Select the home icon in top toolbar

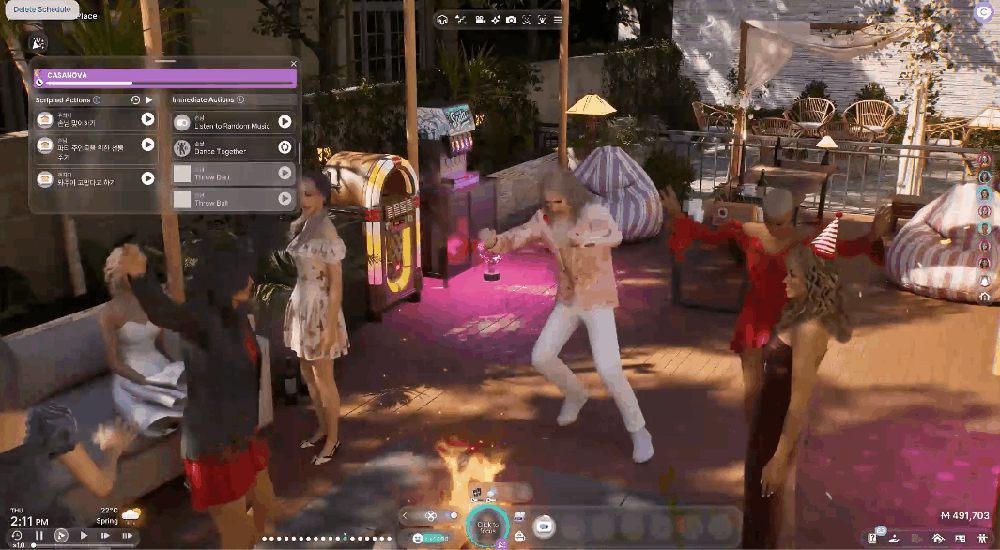442,19
